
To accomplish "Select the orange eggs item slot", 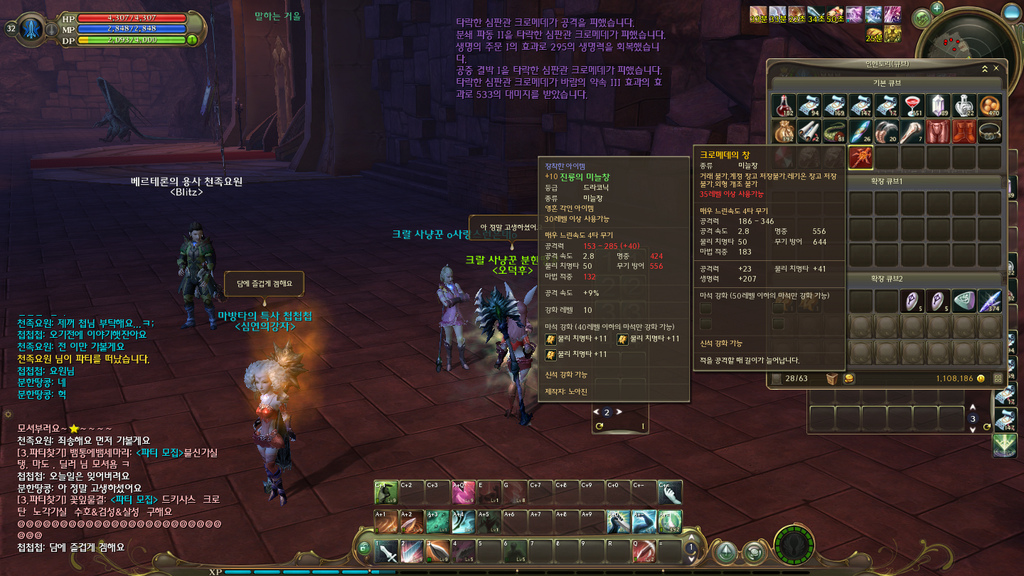I will coord(989,106).
